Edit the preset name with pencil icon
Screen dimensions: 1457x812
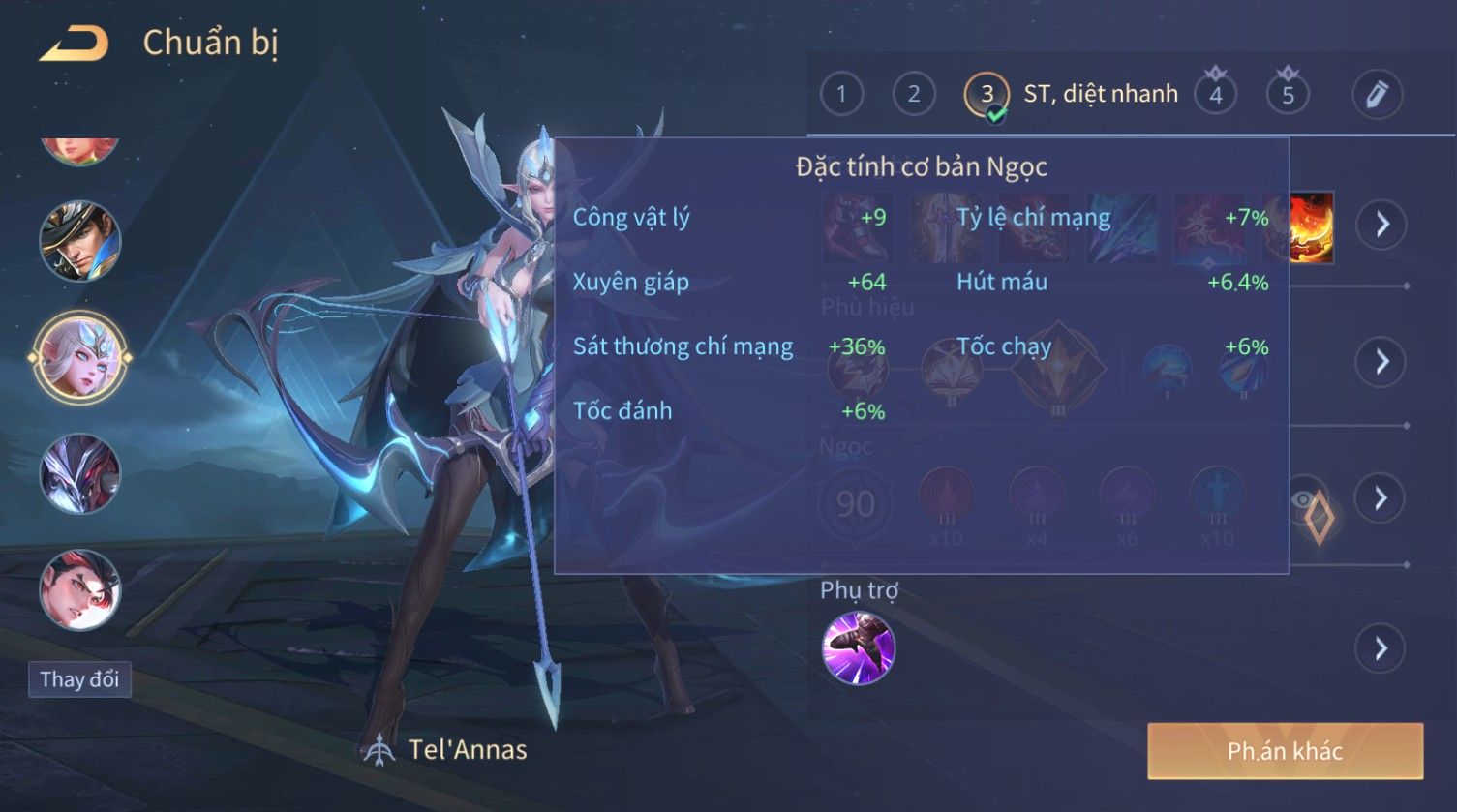(1377, 94)
